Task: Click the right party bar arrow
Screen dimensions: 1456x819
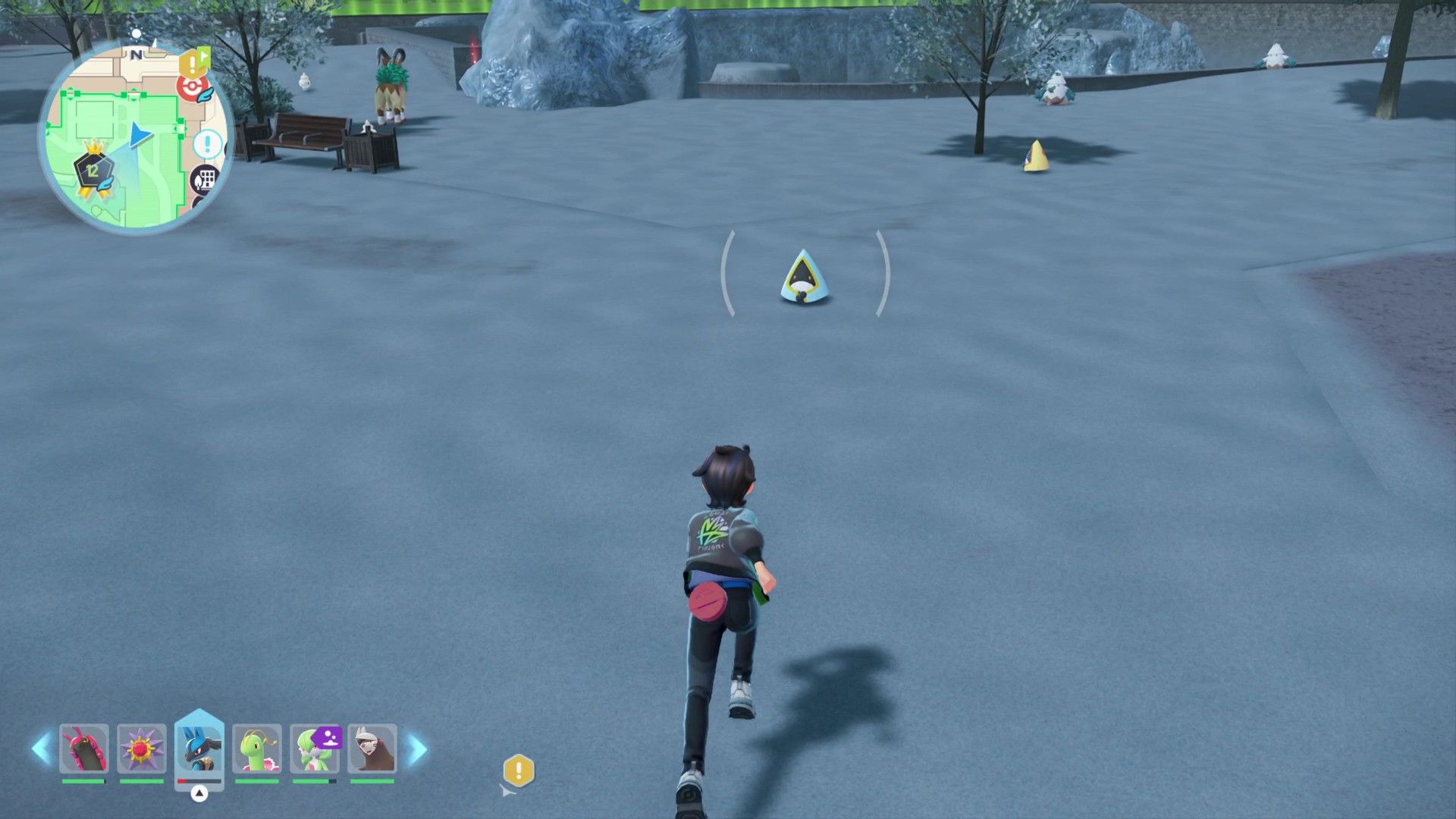Action: [x=417, y=749]
